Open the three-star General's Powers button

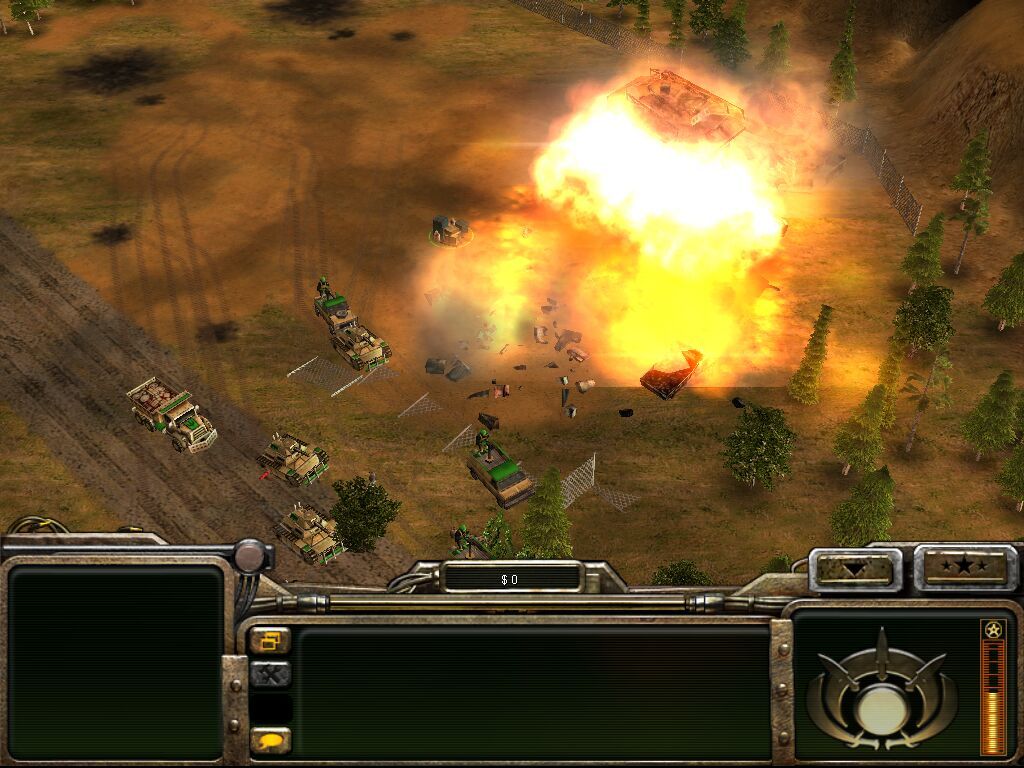(965, 568)
